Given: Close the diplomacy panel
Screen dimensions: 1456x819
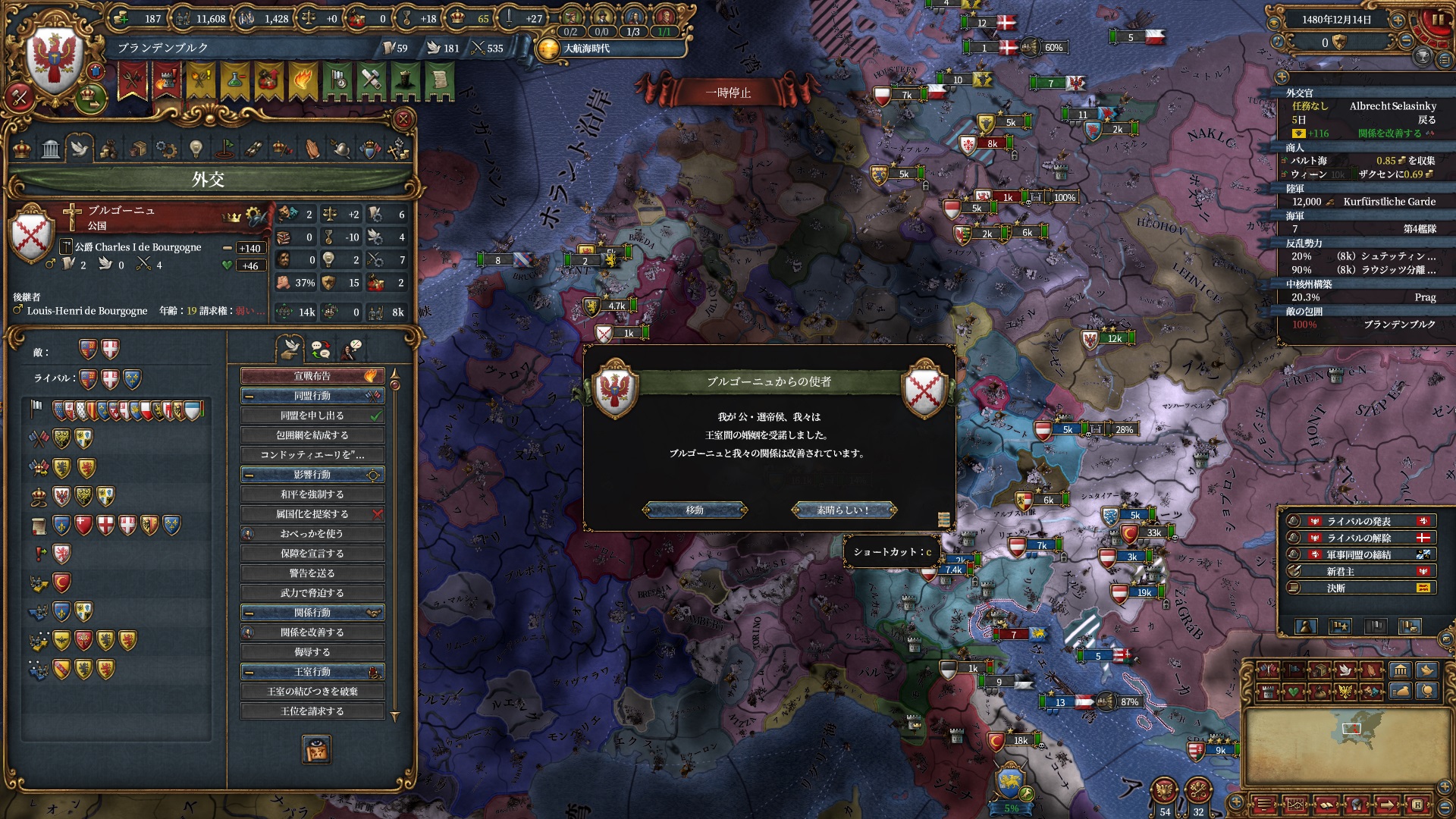Looking at the screenshot, I should pyautogui.click(x=403, y=119).
